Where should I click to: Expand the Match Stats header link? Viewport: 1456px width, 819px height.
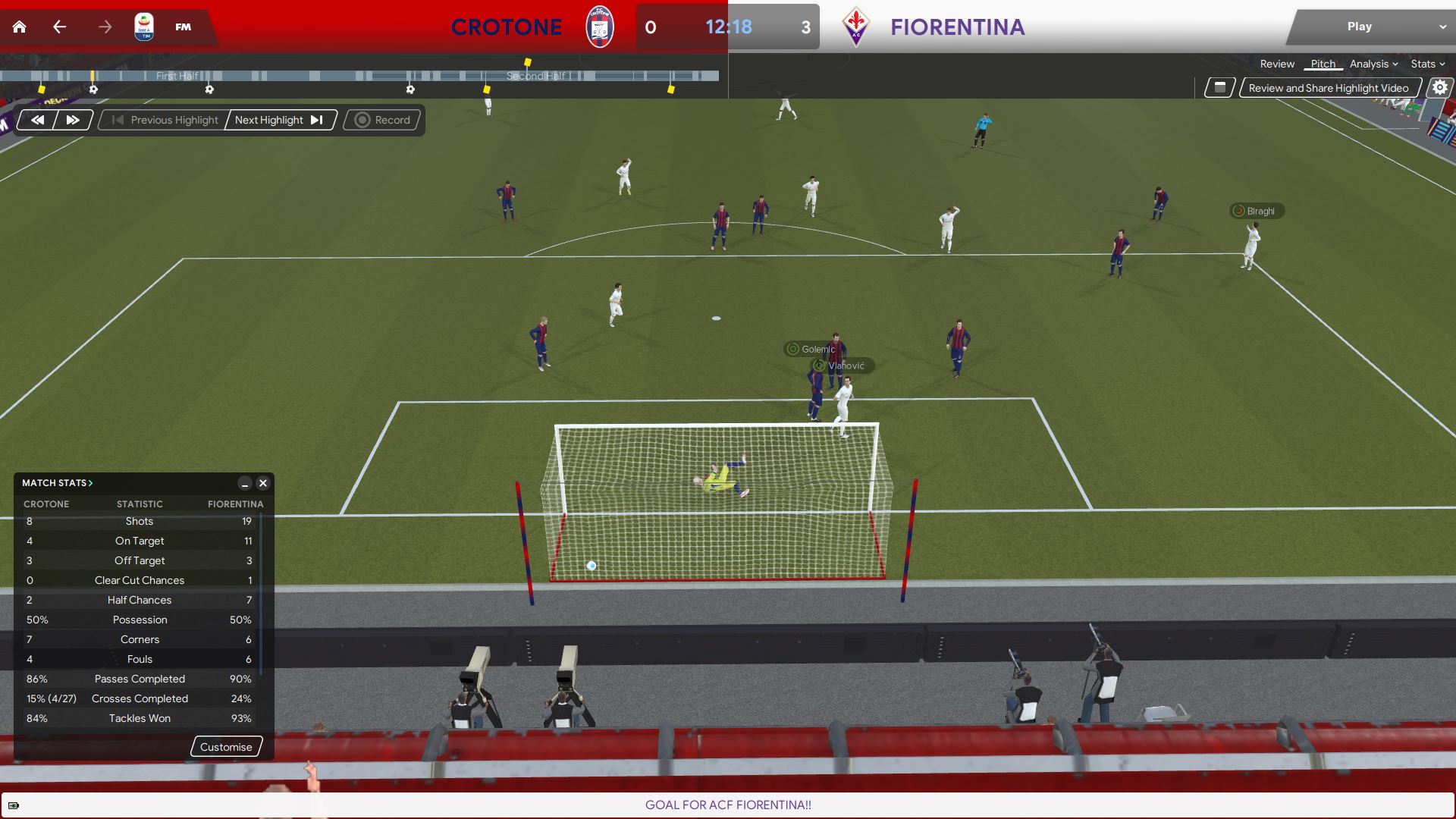(x=57, y=483)
